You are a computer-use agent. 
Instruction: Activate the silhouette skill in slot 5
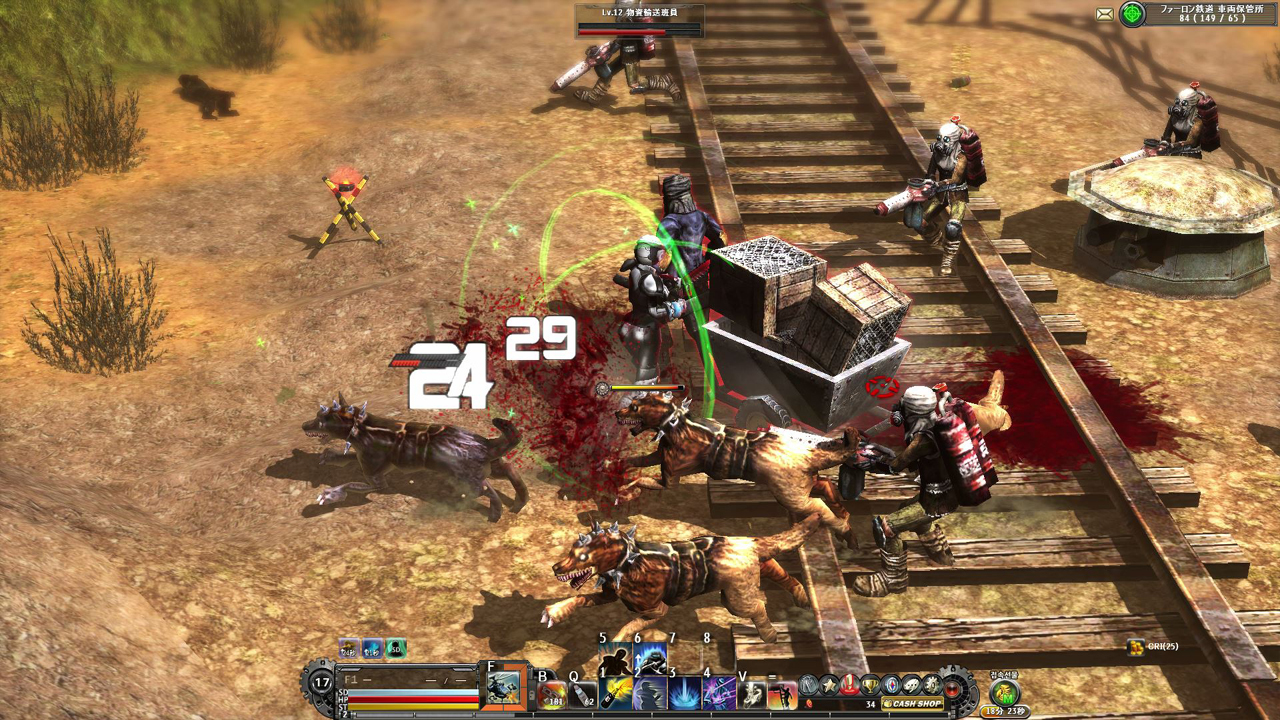614,658
